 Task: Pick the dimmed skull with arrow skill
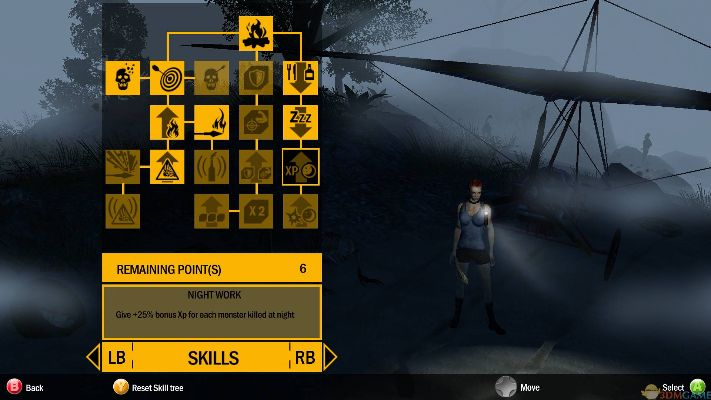pyautogui.click(x=211, y=77)
